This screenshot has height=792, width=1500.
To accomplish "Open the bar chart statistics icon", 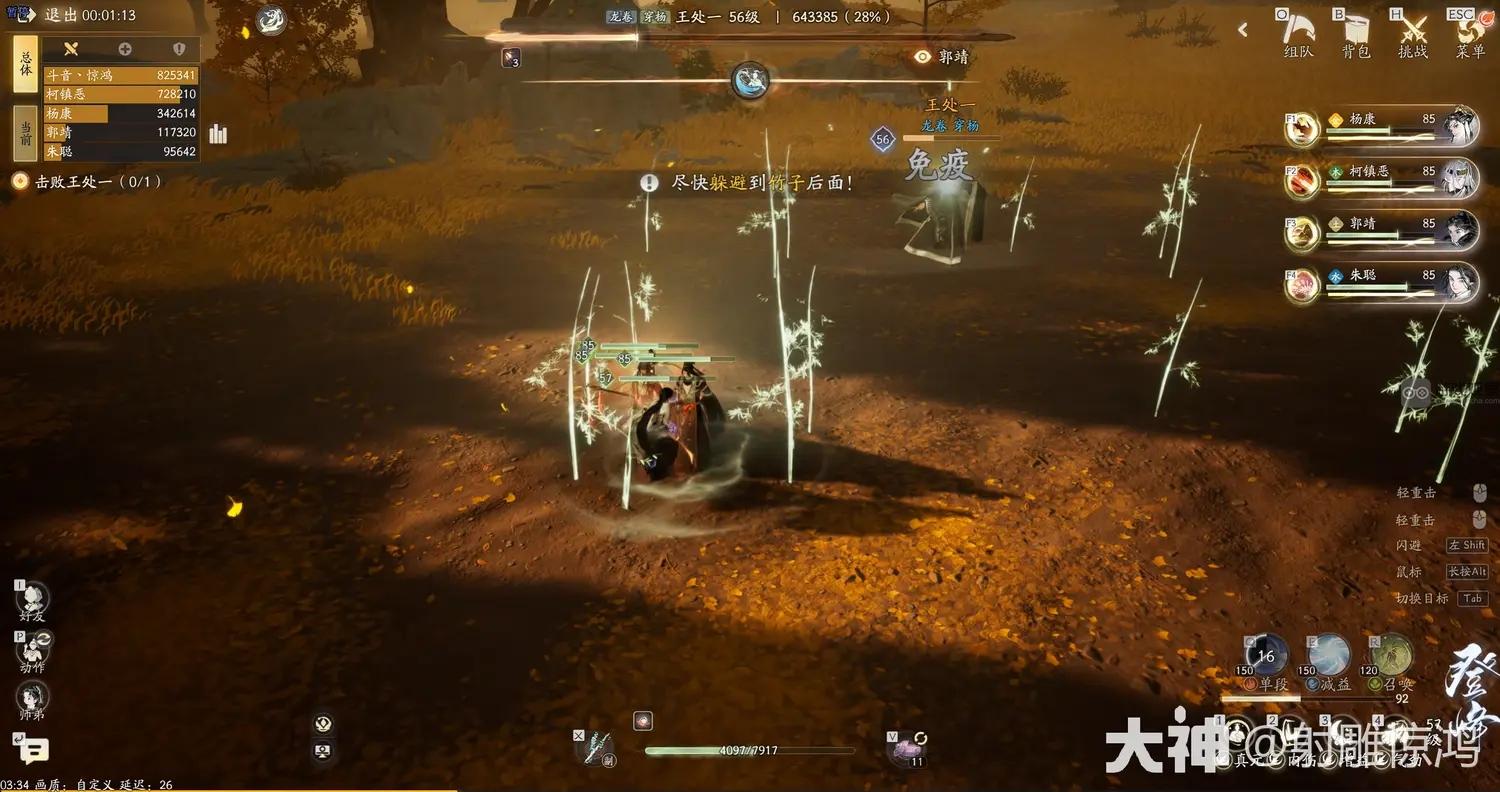I will coord(218,134).
